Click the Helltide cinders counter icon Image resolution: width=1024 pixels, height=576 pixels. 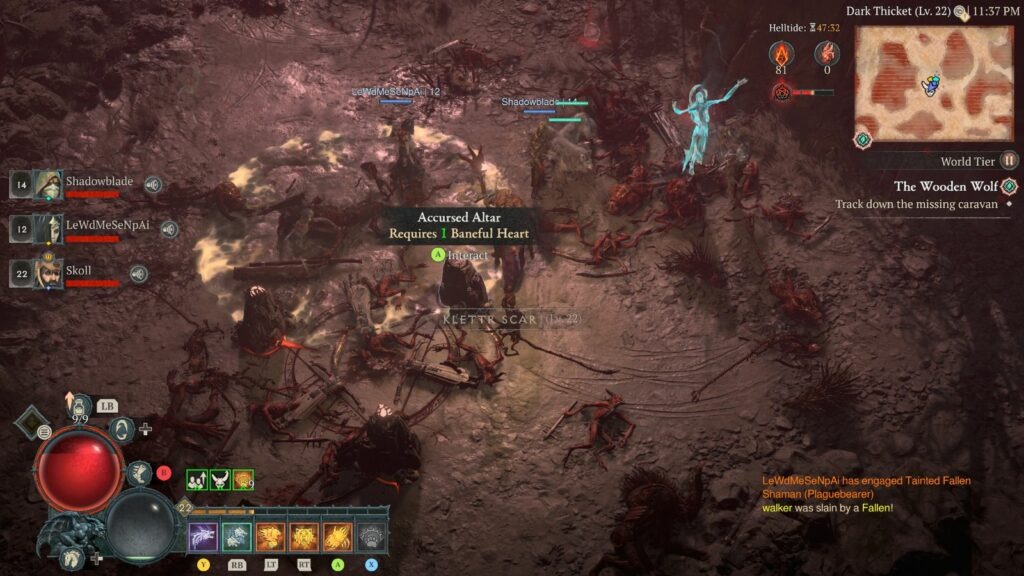pos(780,54)
